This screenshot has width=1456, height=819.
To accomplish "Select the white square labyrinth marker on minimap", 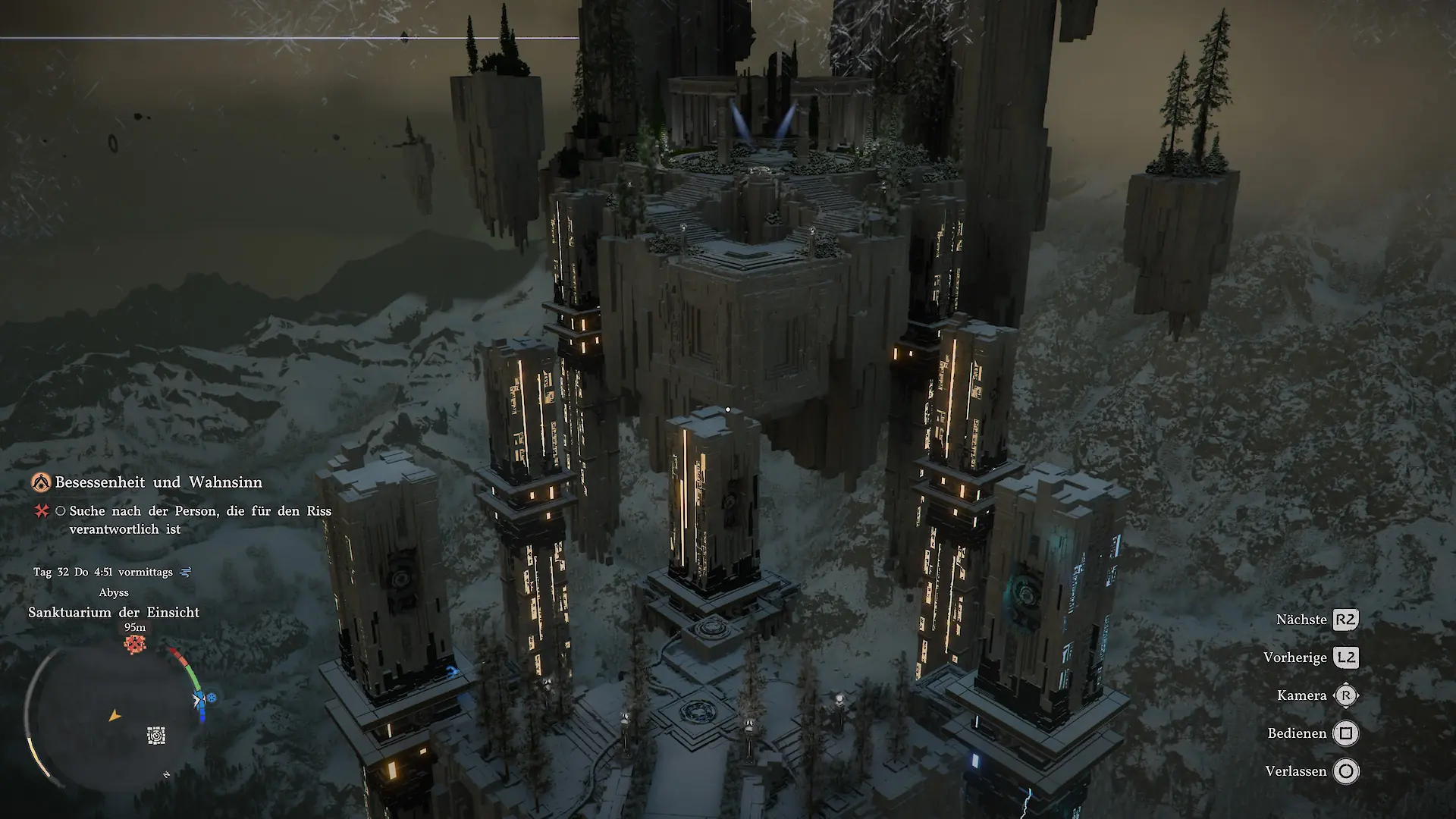I will click(156, 735).
